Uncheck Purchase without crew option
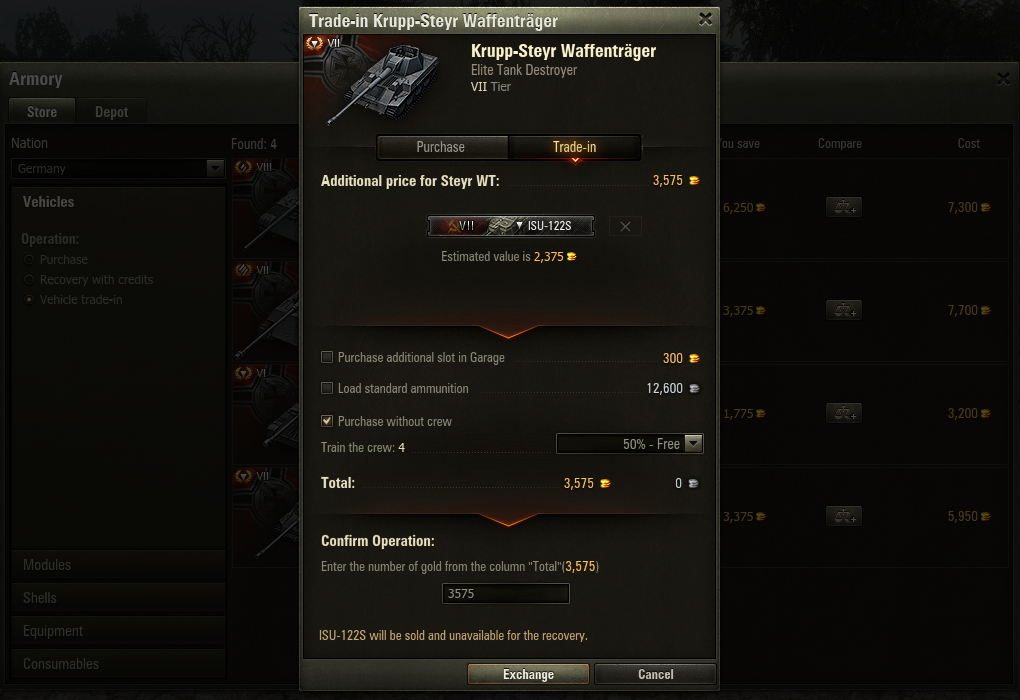This screenshot has height=700, width=1020. pyautogui.click(x=327, y=421)
